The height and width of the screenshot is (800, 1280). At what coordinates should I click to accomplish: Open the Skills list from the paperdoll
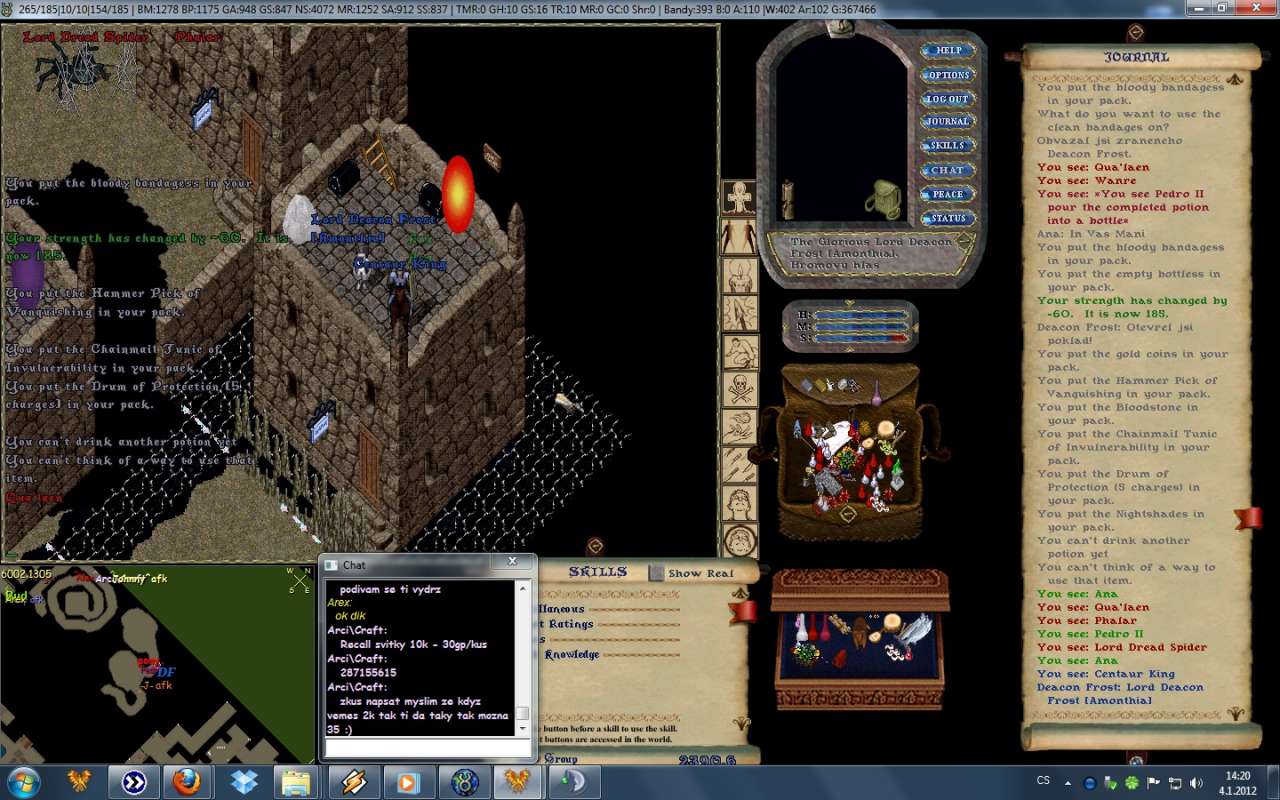[947, 146]
